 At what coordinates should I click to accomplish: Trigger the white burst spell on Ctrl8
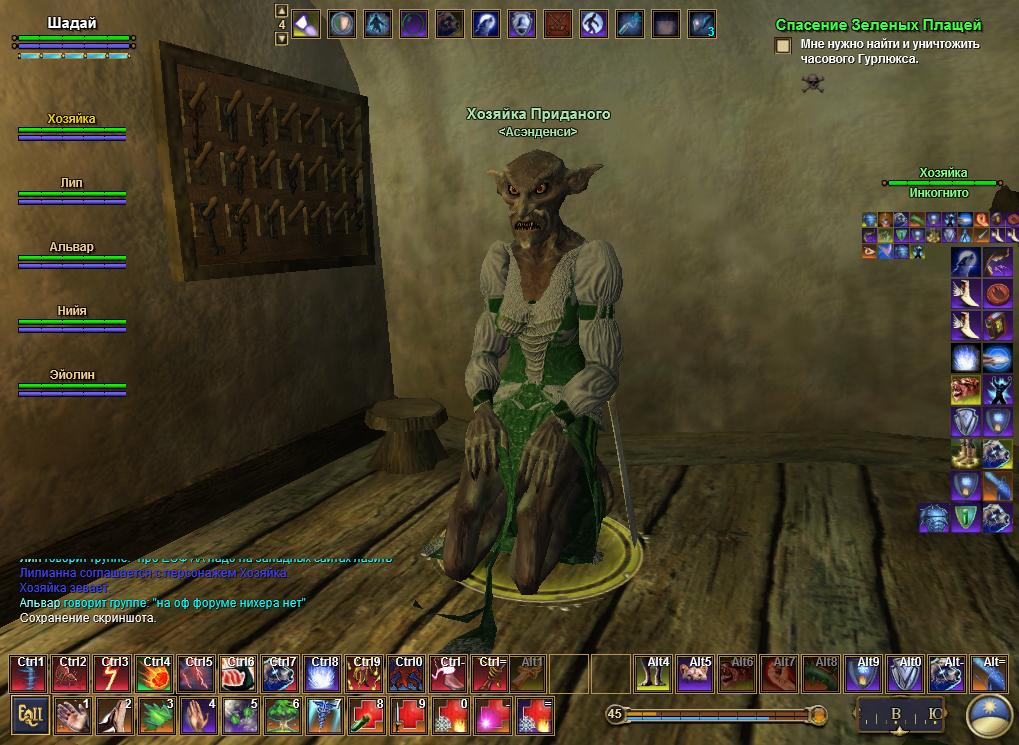(x=325, y=673)
